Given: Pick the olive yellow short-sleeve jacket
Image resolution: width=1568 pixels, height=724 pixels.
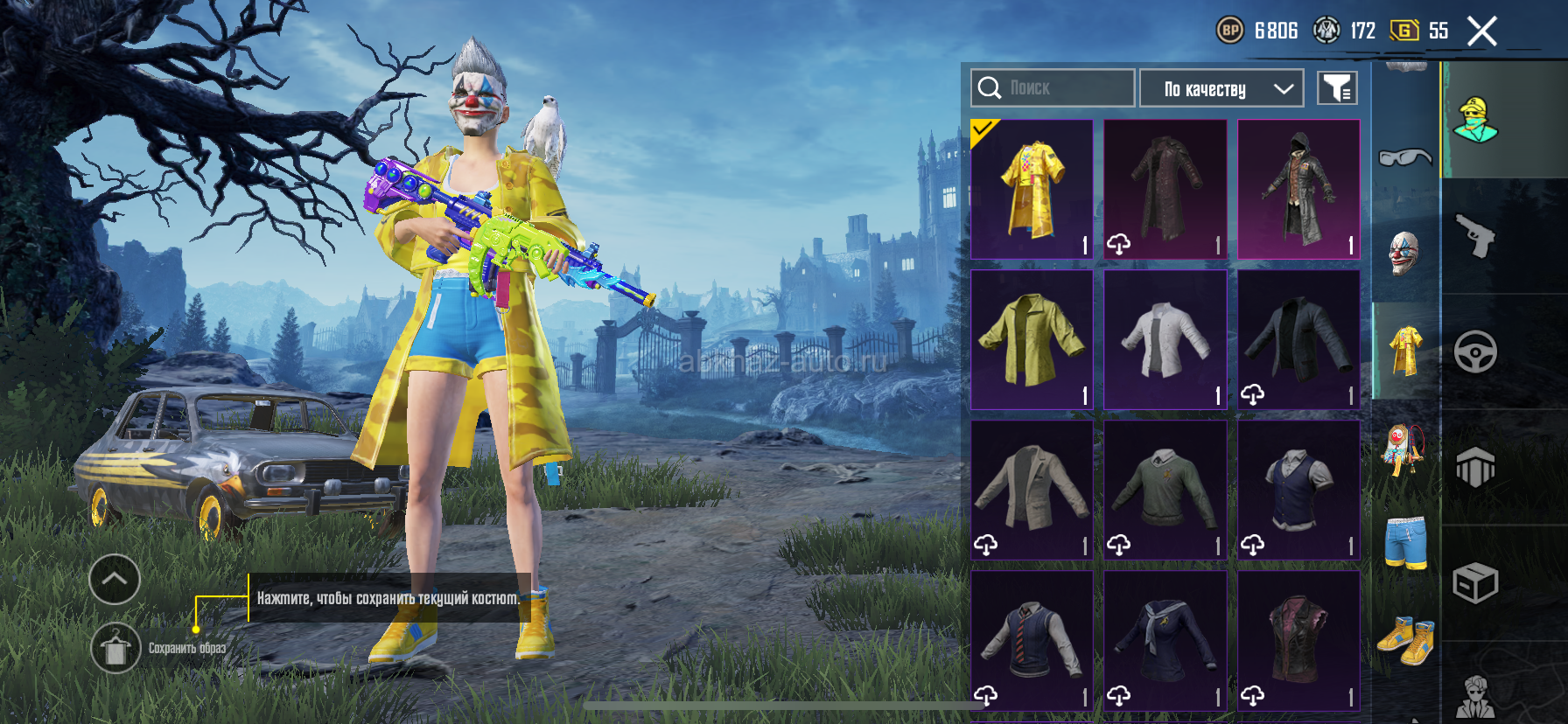Looking at the screenshot, I should (x=1032, y=339).
